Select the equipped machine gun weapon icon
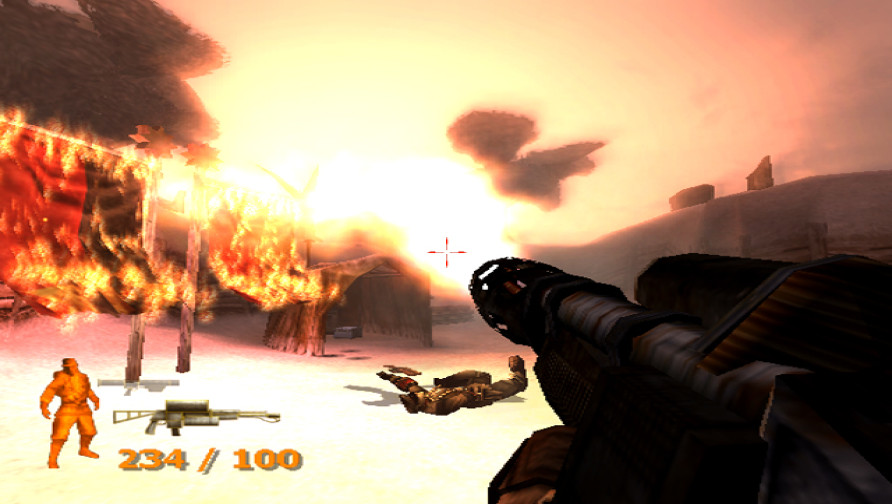This screenshot has width=892, height=504. click(x=194, y=415)
